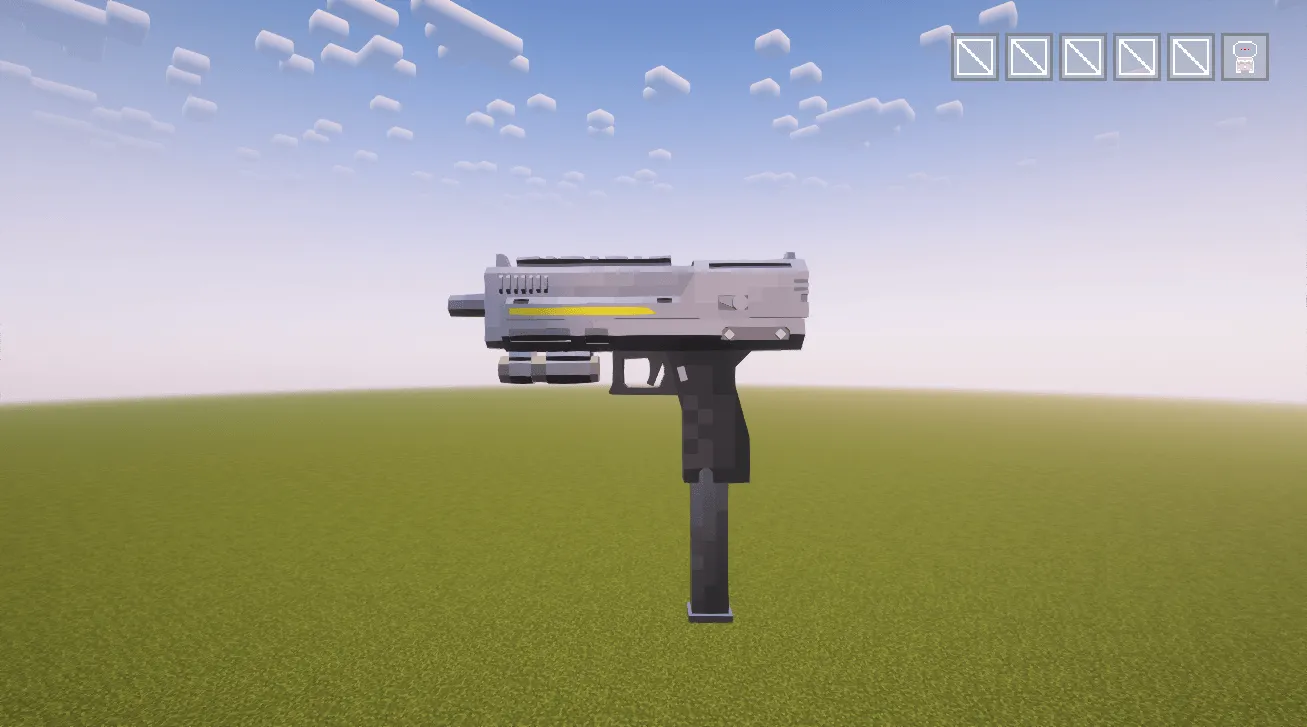The height and width of the screenshot is (727, 1307).
Task: Click the gun's trigger
Action: click(x=652, y=377)
